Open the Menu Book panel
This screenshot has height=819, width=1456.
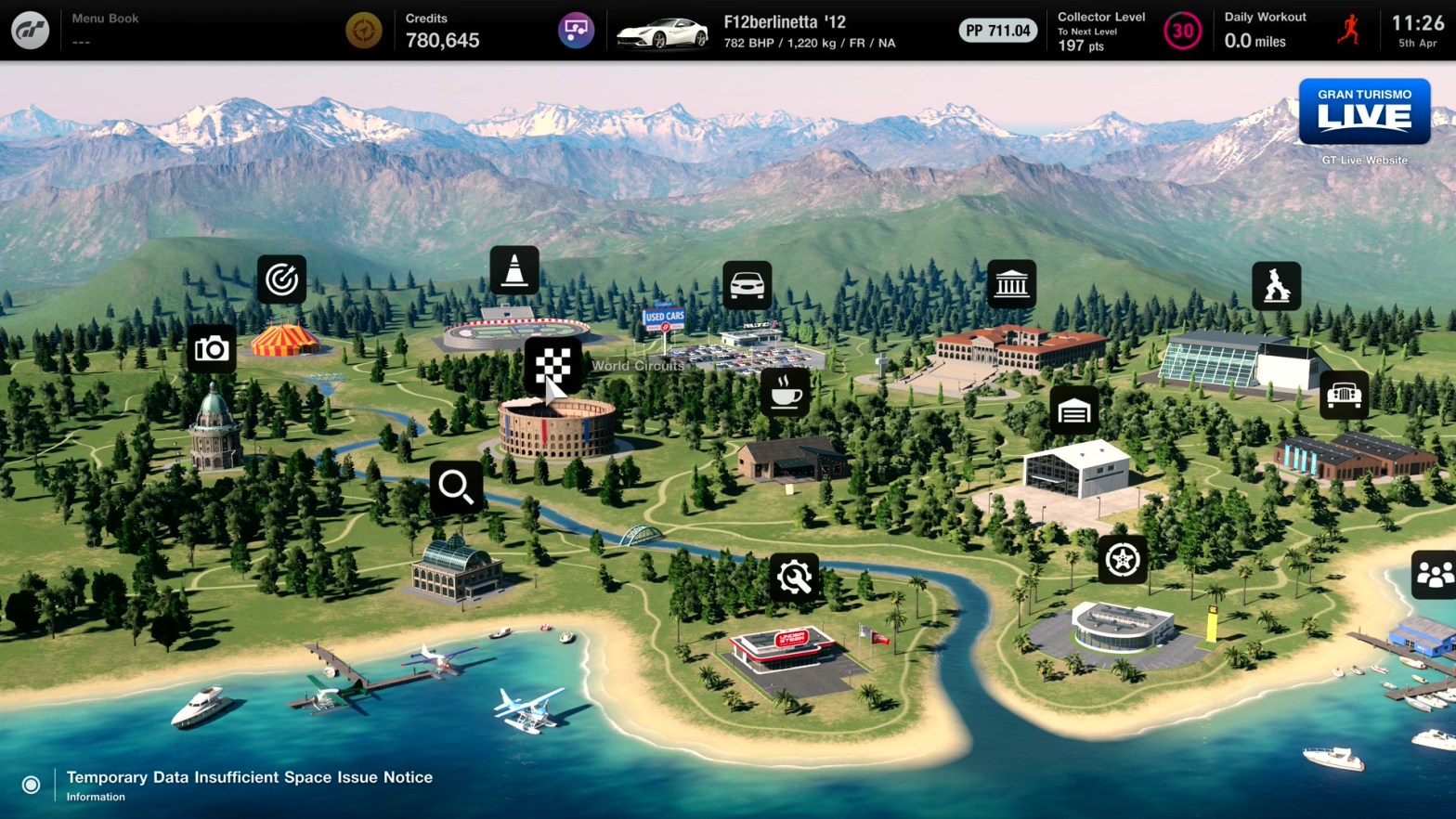click(x=105, y=30)
